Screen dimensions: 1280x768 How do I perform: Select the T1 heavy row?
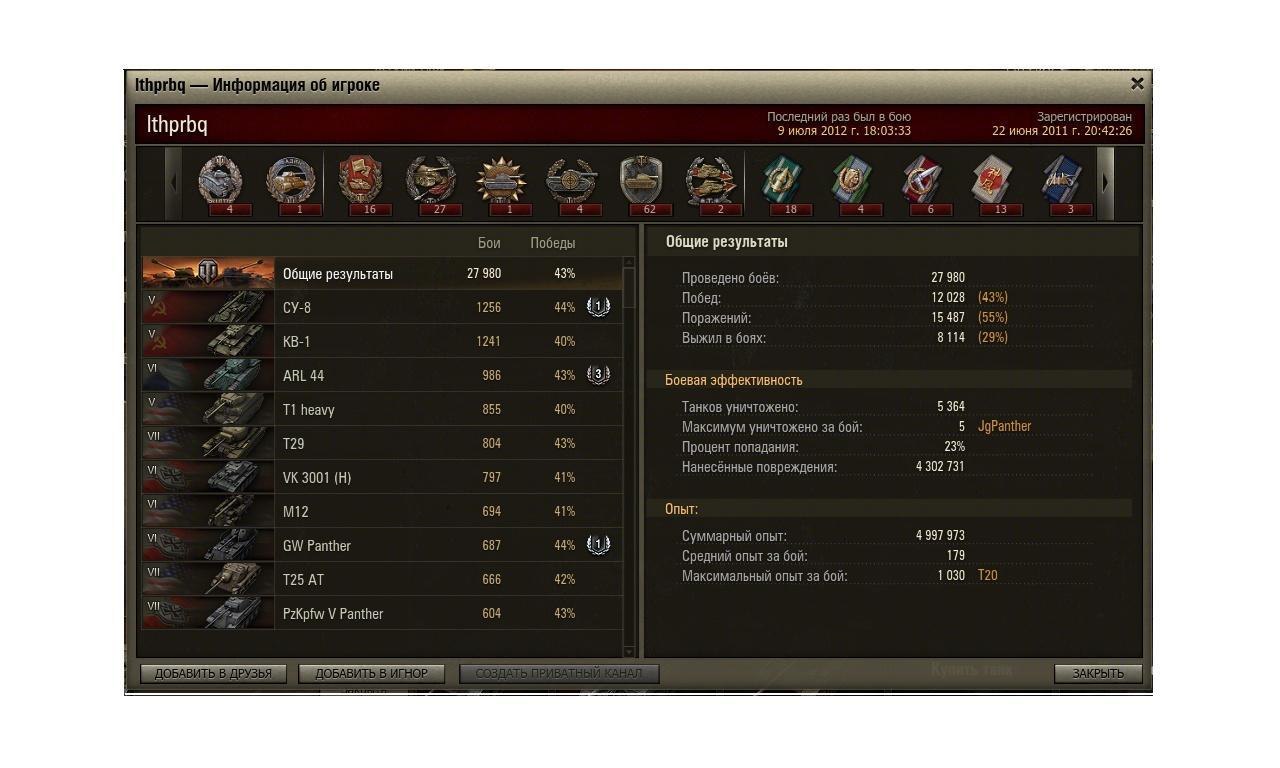[x=380, y=409]
